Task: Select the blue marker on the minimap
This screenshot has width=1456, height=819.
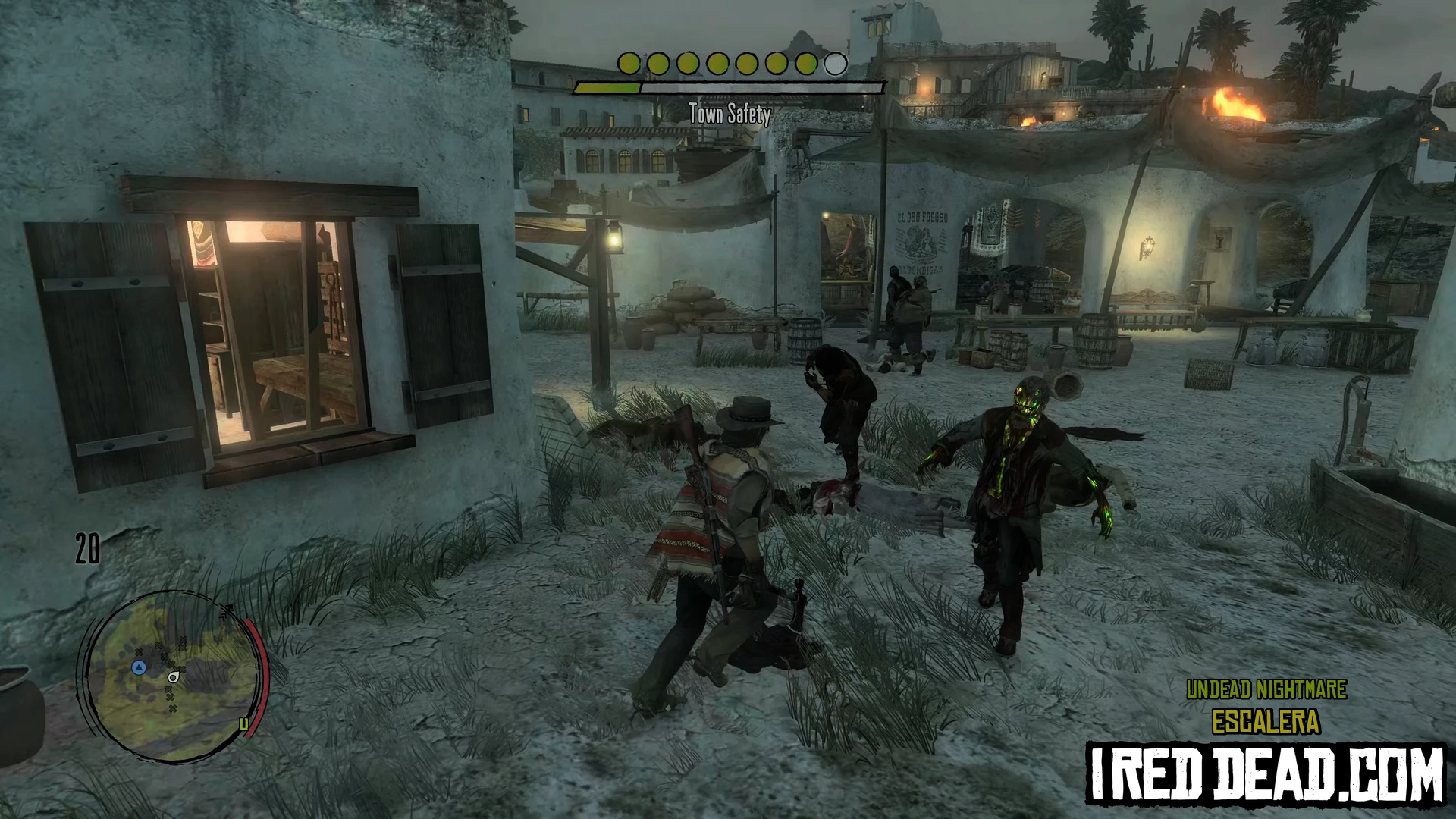Action: point(139,667)
